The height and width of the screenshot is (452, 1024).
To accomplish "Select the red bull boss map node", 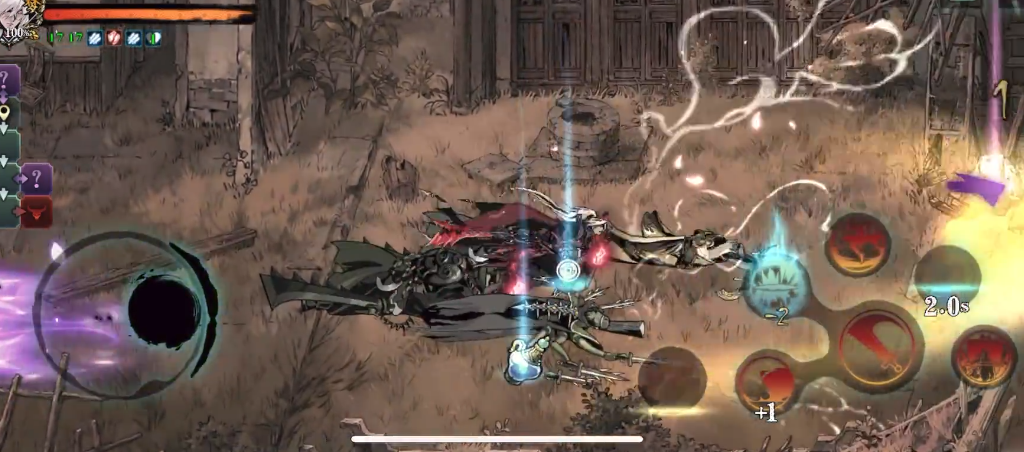I will tap(37, 211).
